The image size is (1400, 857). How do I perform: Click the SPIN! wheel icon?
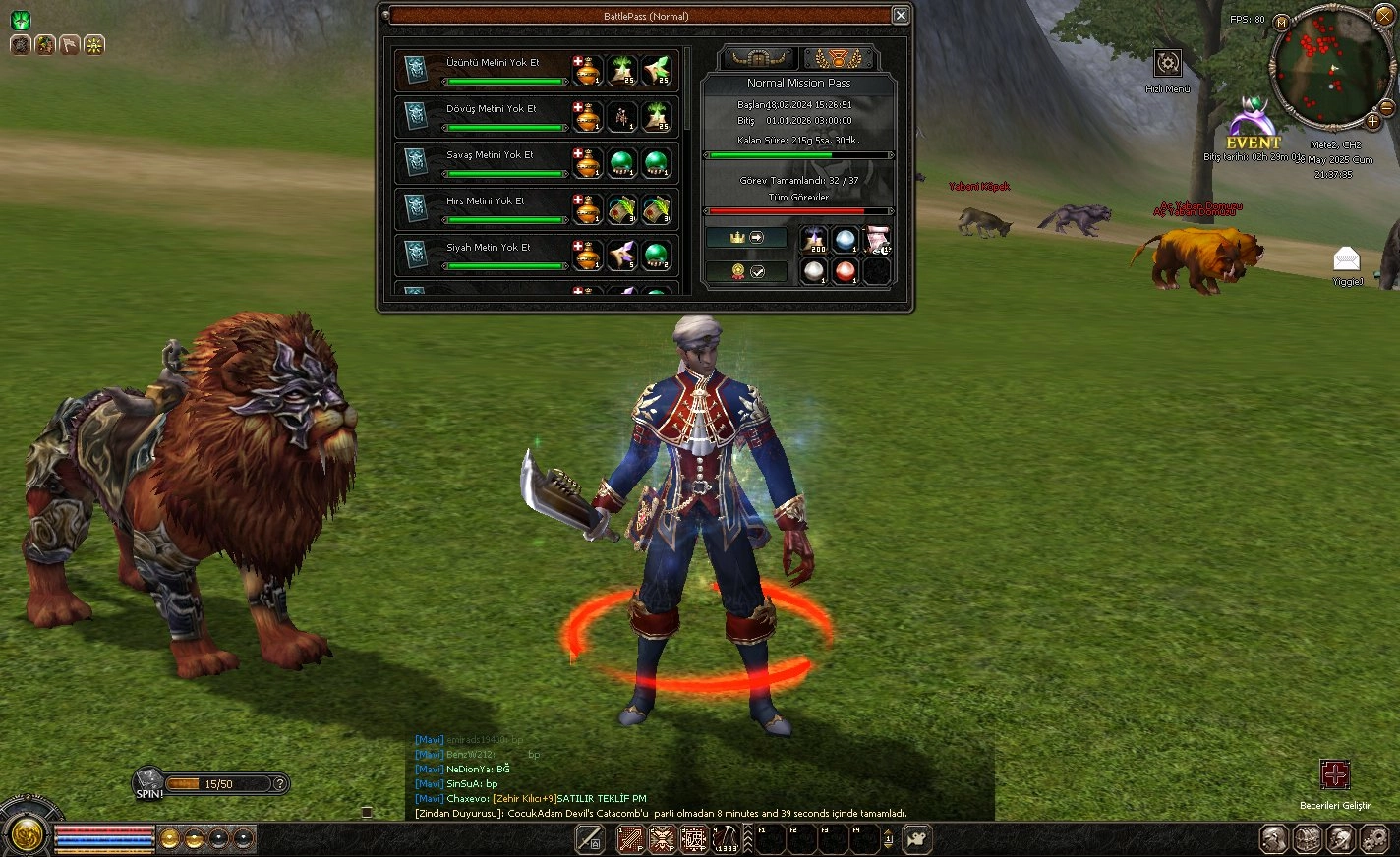point(149,781)
